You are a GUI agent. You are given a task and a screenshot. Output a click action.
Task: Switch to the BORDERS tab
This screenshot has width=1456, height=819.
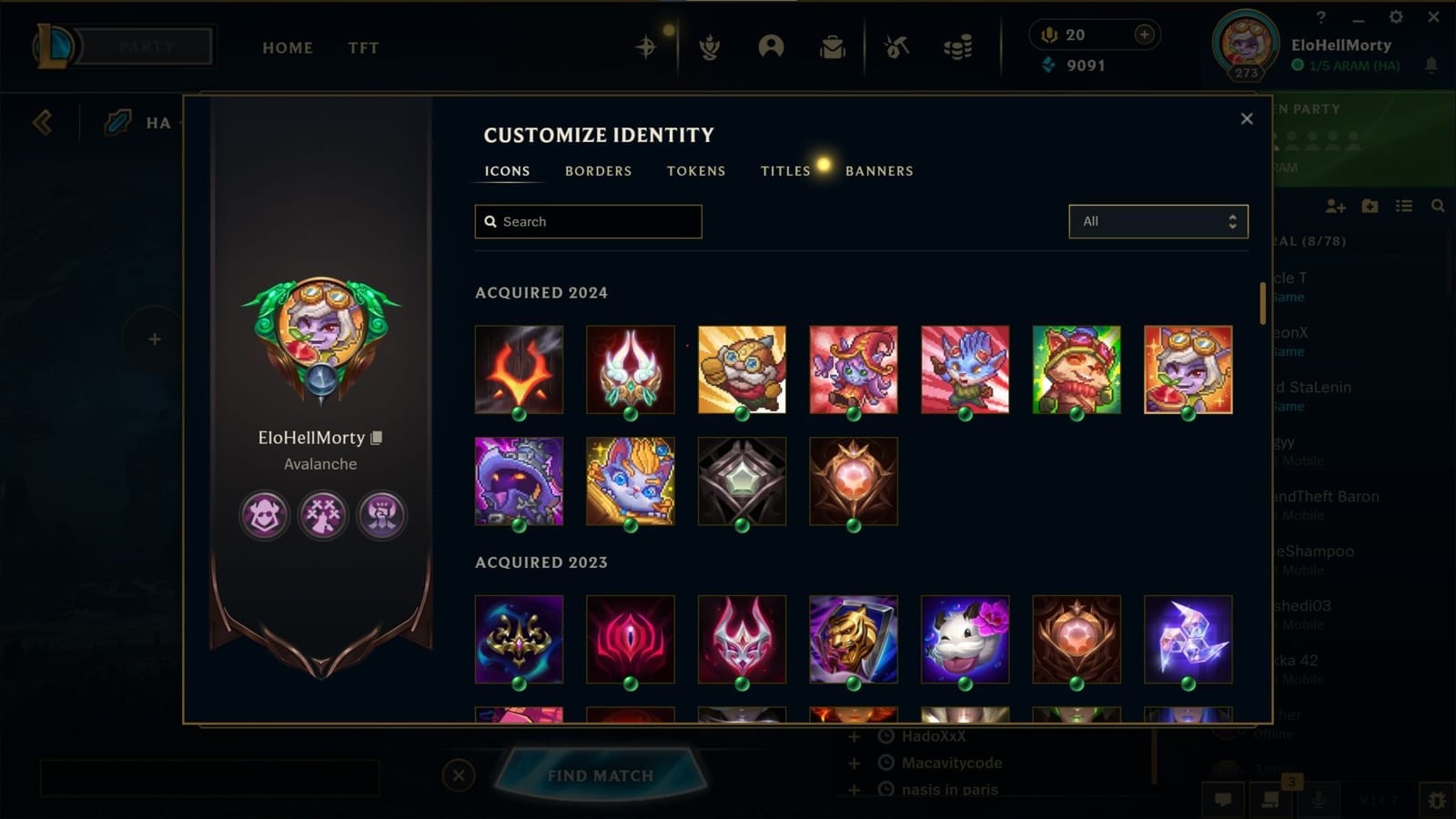pyautogui.click(x=598, y=171)
